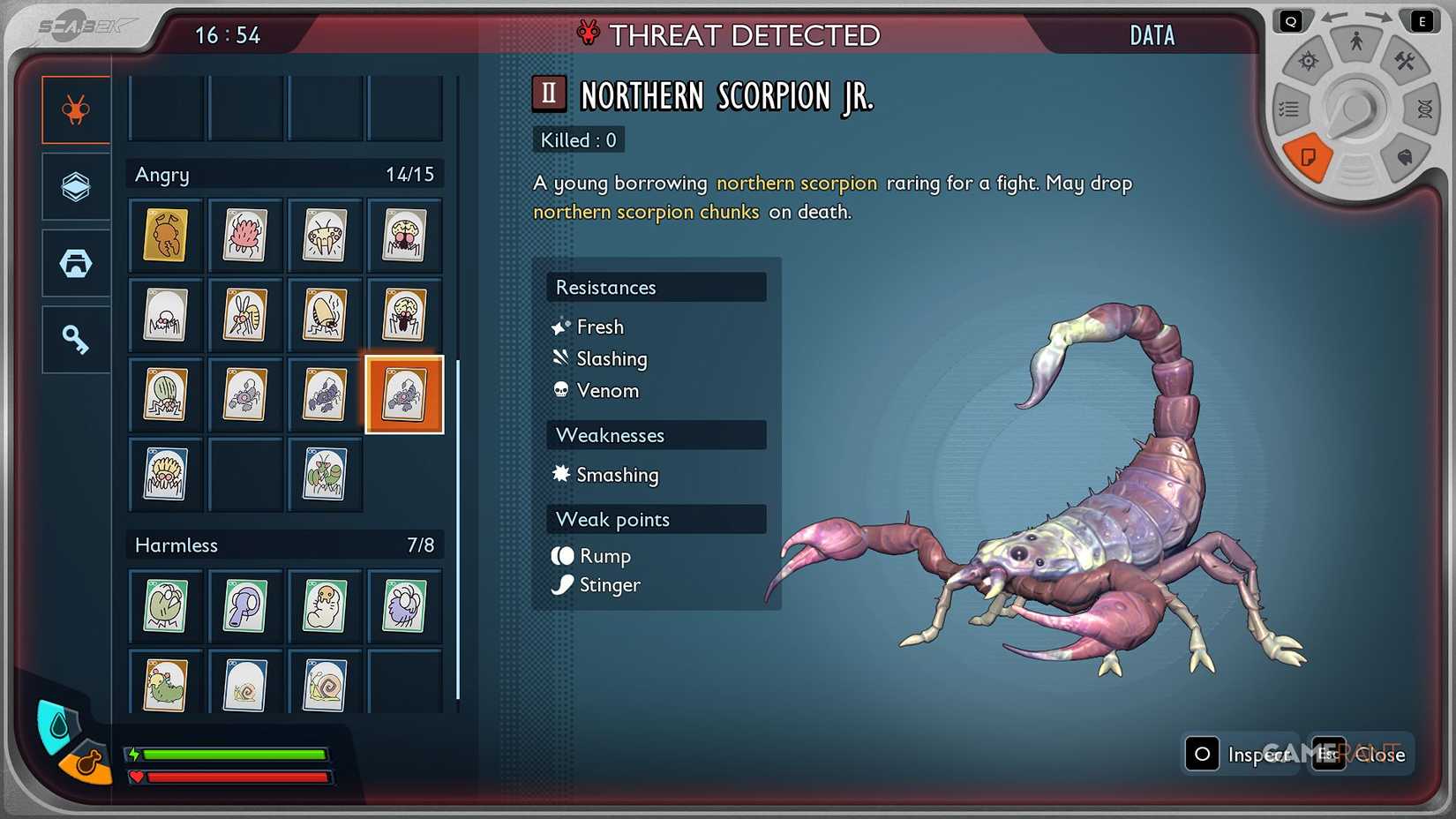Switch to the DATA tab
Screen dimensions: 1456x819
1151,36
